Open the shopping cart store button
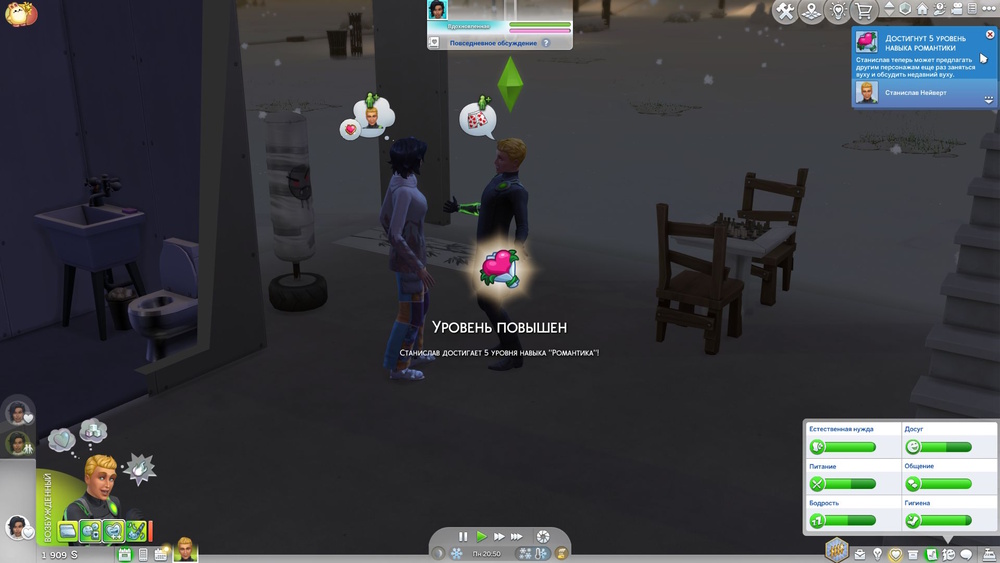Image resolution: width=1000 pixels, height=563 pixels. coord(863,11)
